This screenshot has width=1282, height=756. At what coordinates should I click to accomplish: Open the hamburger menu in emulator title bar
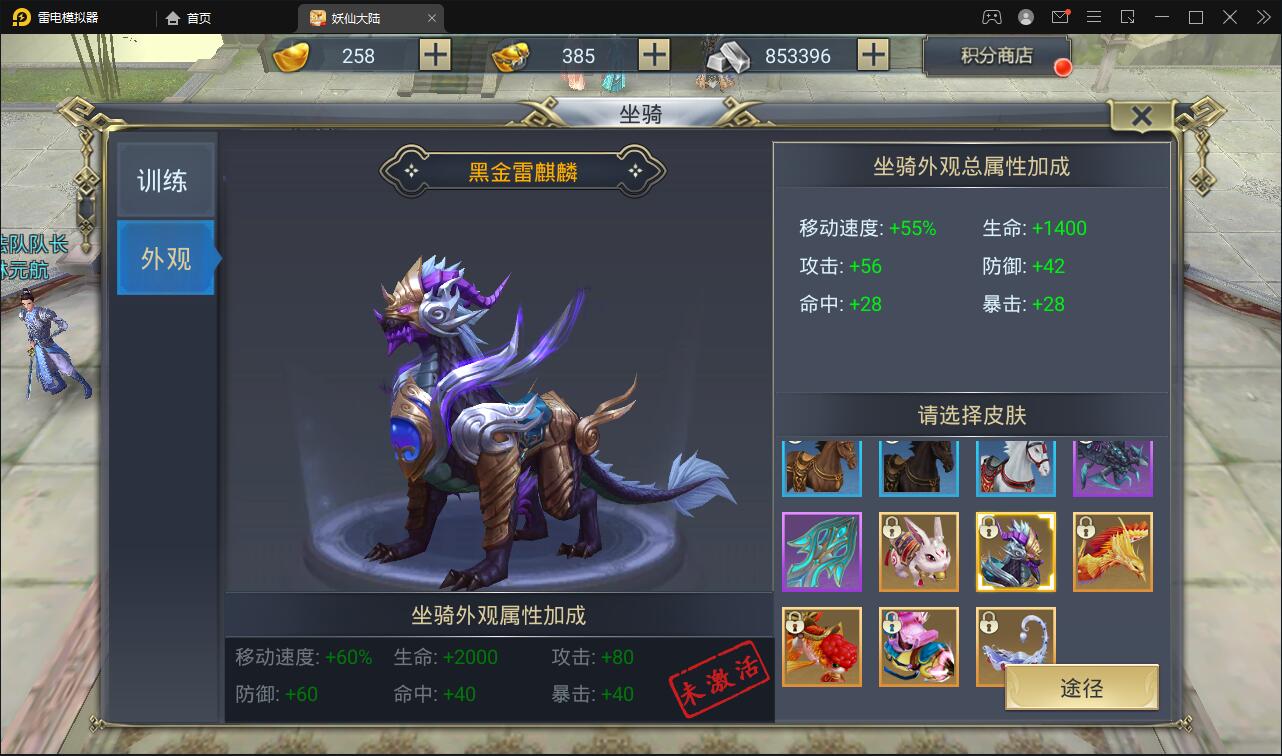[x=1094, y=16]
